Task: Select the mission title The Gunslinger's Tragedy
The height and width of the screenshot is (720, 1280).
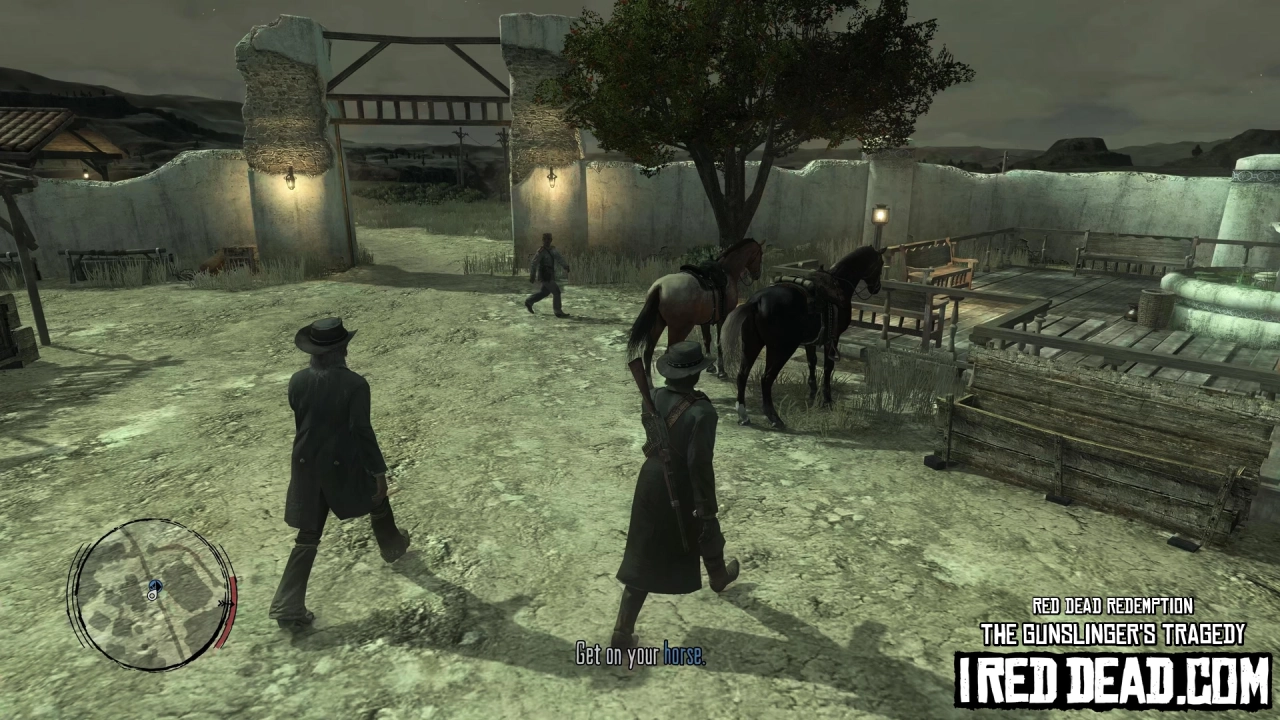Action: (1113, 633)
